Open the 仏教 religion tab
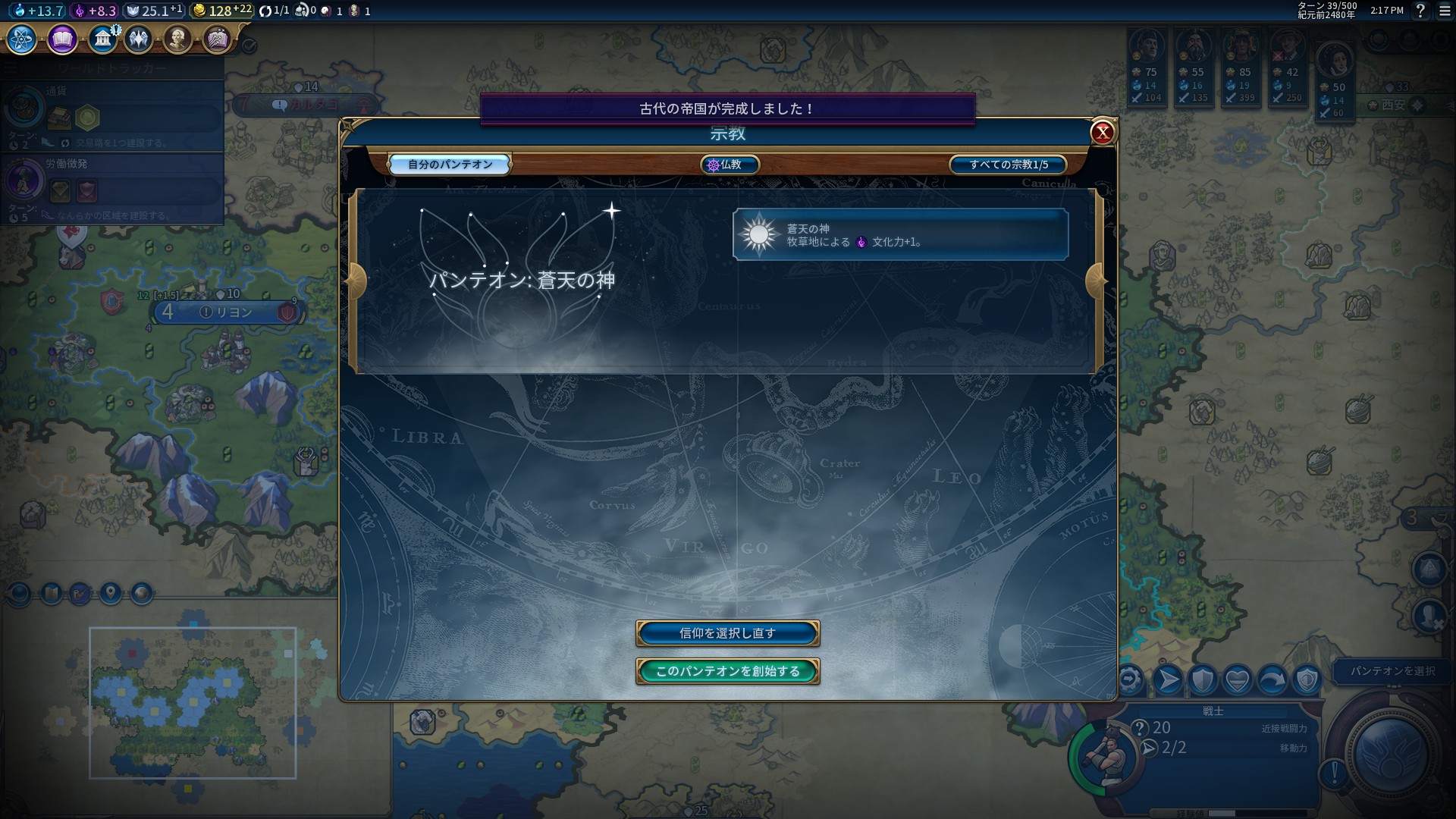This screenshot has width=1456, height=819. coord(730,165)
